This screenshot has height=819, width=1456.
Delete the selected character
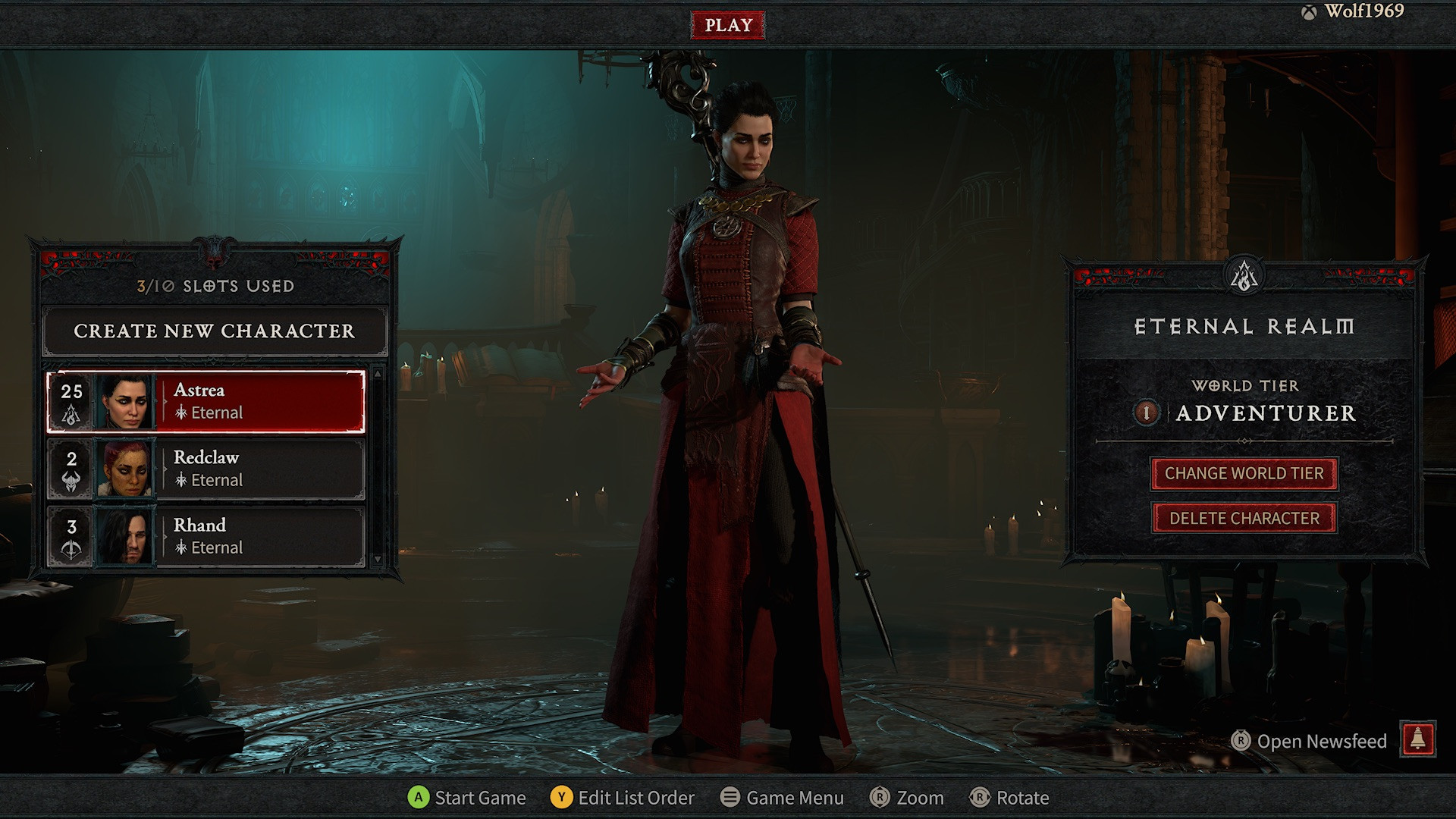coord(1244,519)
